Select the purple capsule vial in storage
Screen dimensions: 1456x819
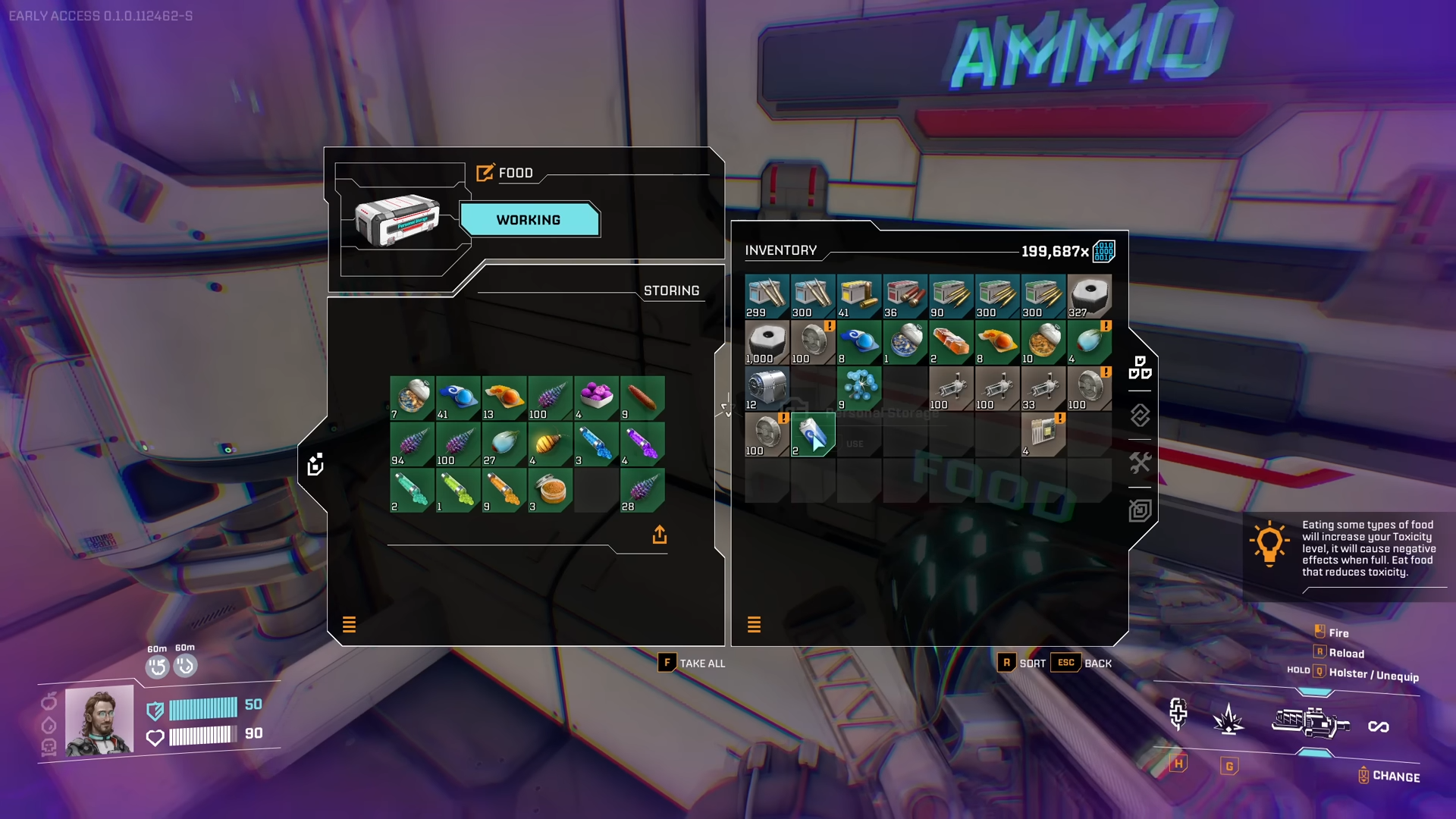[x=642, y=444]
